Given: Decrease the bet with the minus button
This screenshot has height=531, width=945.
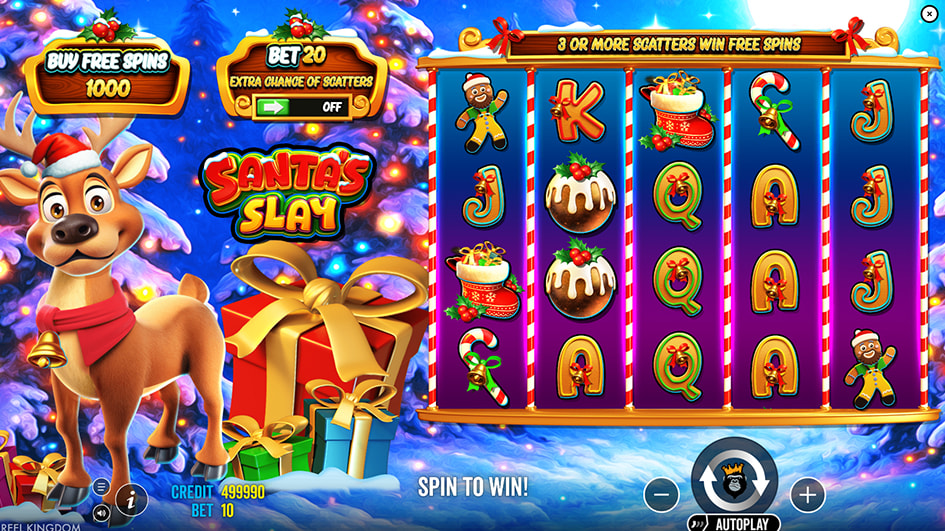Looking at the screenshot, I should (661, 494).
